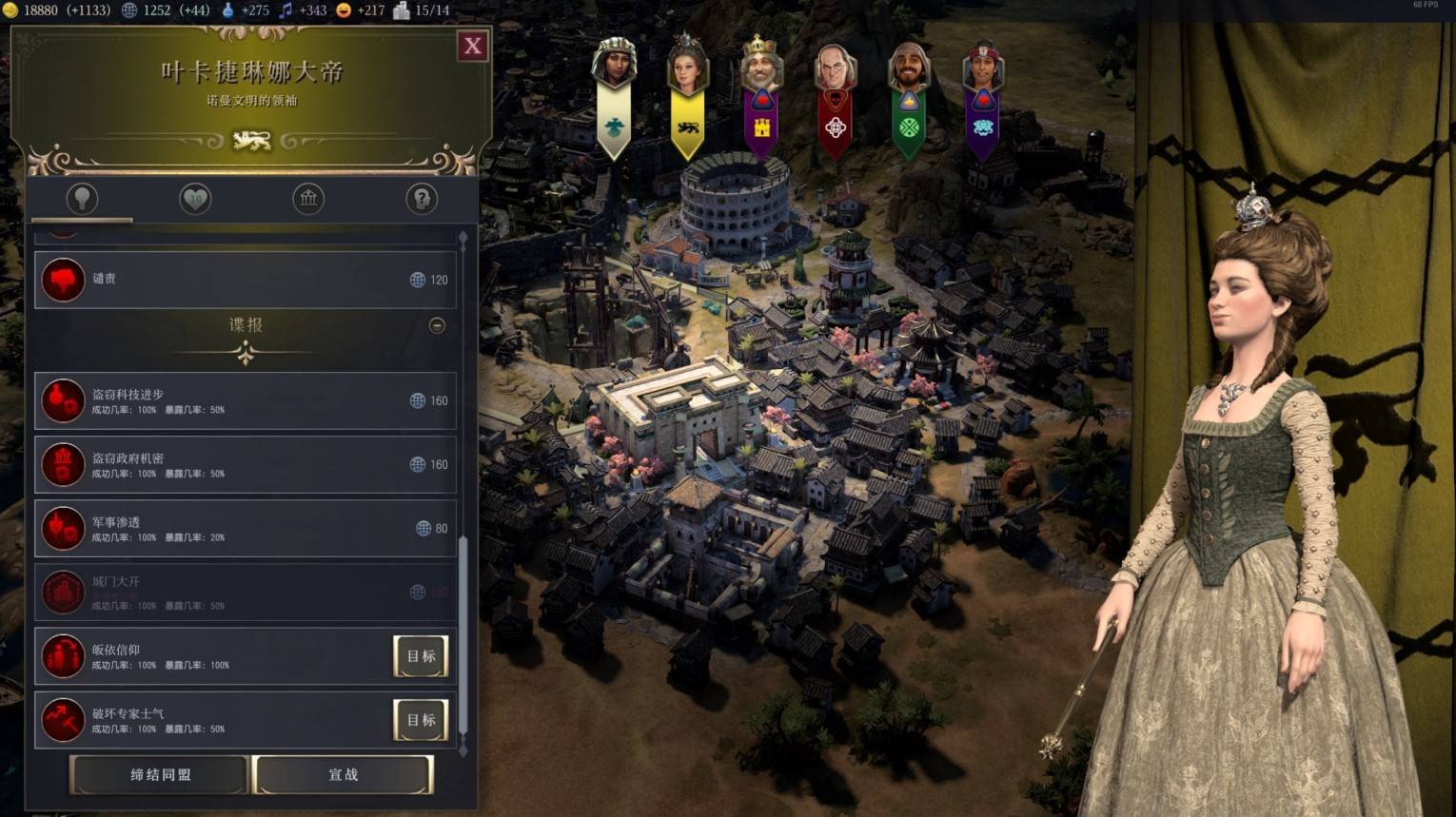The height and width of the screenshot is (817, 1456).
Task: Click the action list scrollbar
Action: pos(463,634)
